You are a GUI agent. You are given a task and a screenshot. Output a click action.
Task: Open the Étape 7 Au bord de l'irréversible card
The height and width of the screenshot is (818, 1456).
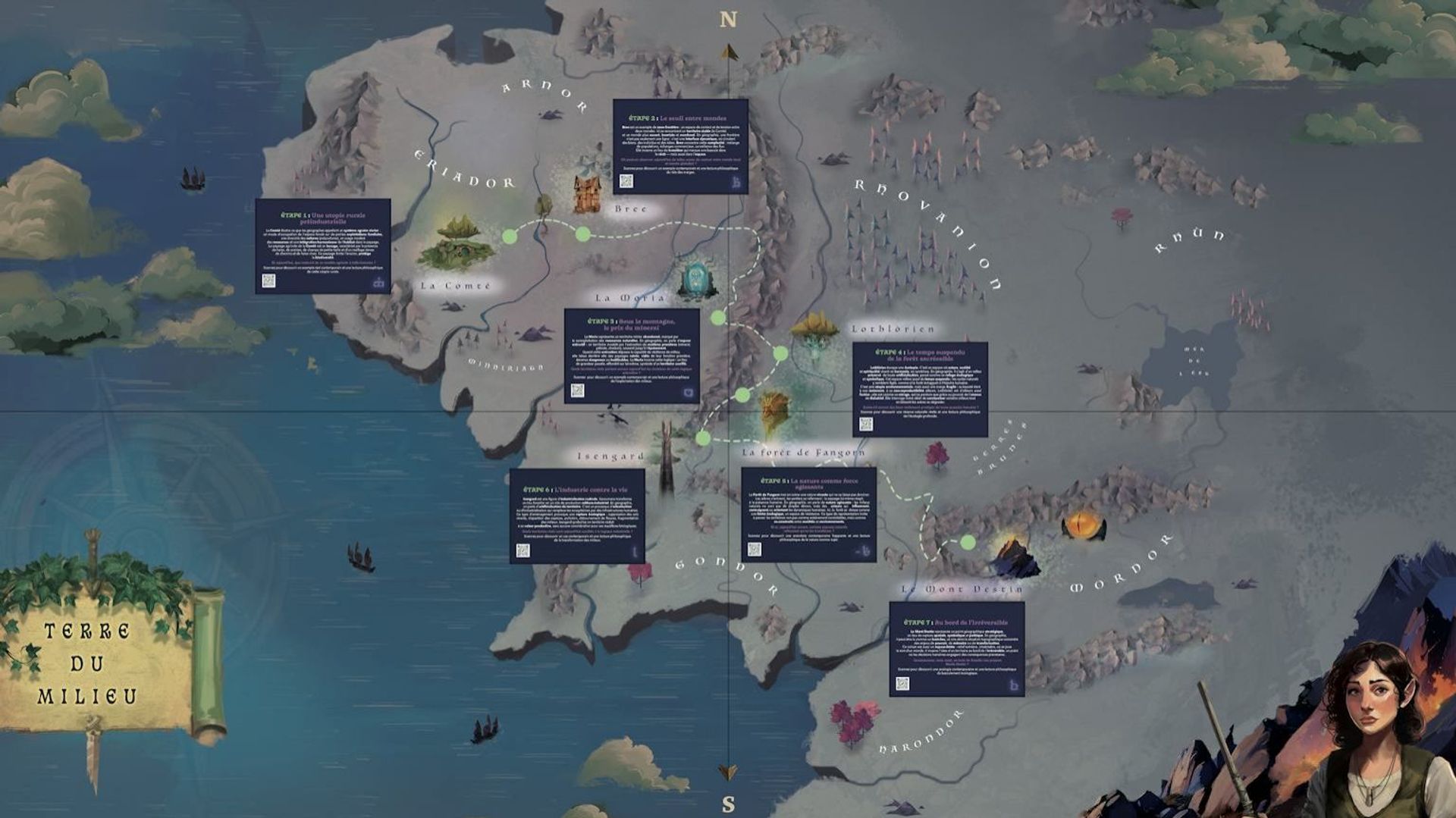[x=956, y=648]
